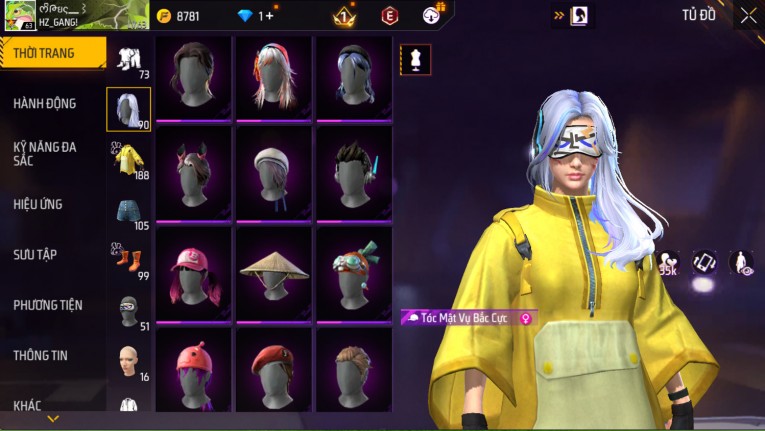This screenshot has height=431, width=765.
Task: Expand the category list down arrow
Action: coord(53,418)
